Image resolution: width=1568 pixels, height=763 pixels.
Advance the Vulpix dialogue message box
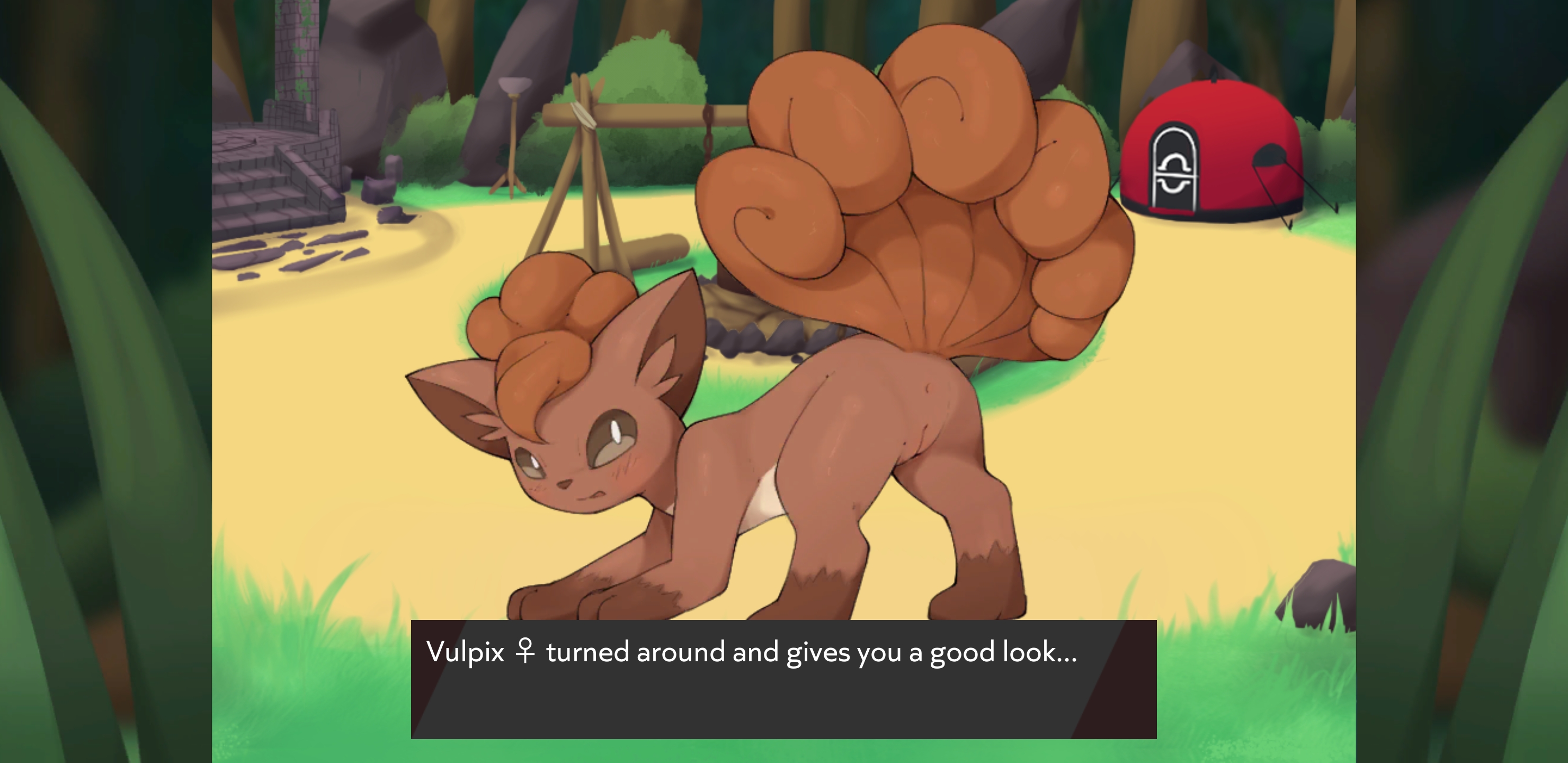click(x=783, y=679)
